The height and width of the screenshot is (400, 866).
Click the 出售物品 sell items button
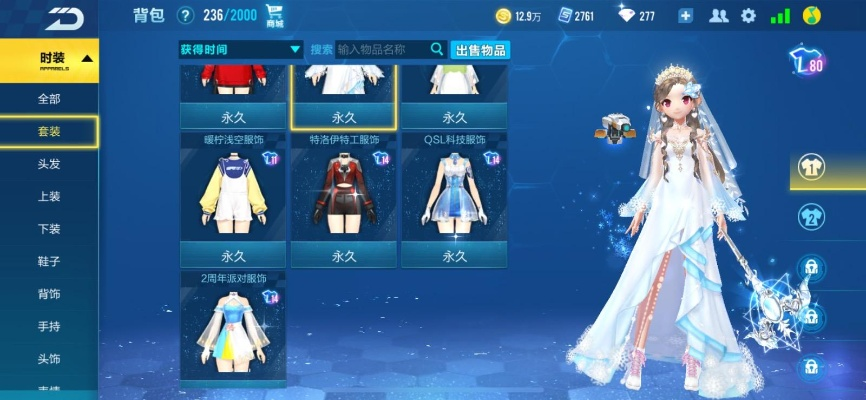click(x=481, y=50)
